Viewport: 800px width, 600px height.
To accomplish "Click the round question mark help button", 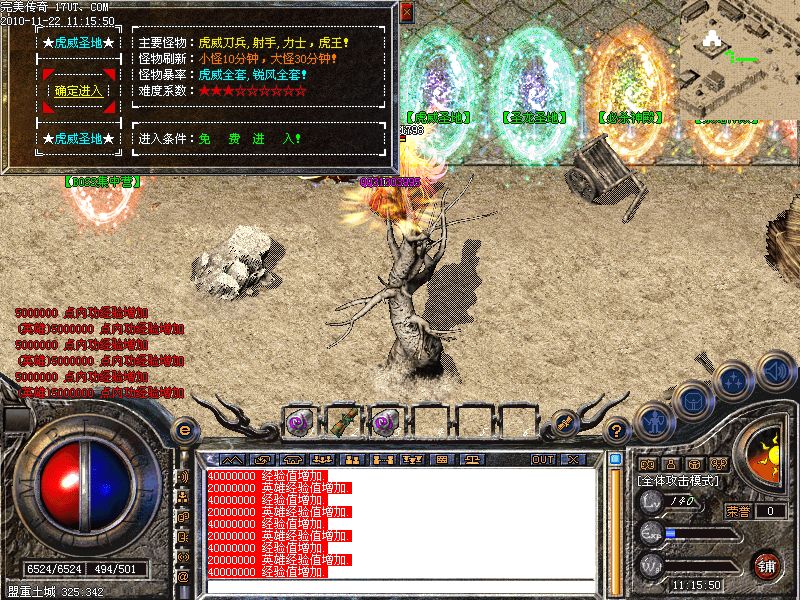I will pyautogui.click(x=618, y=431).
